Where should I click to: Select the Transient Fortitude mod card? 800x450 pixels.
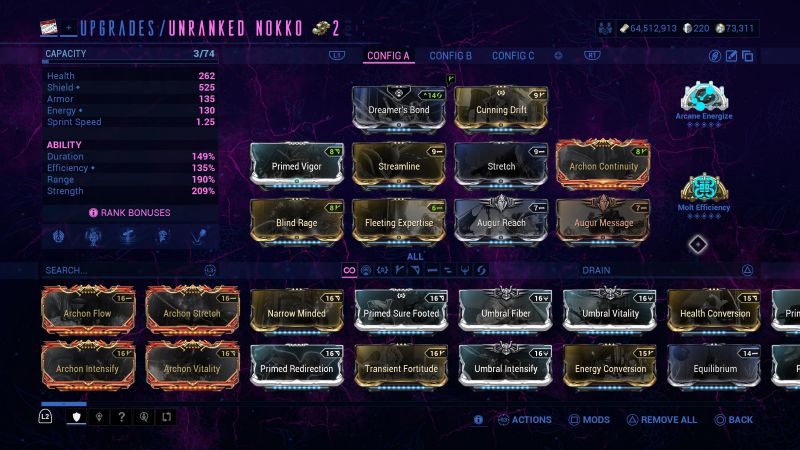click(401, 367)
